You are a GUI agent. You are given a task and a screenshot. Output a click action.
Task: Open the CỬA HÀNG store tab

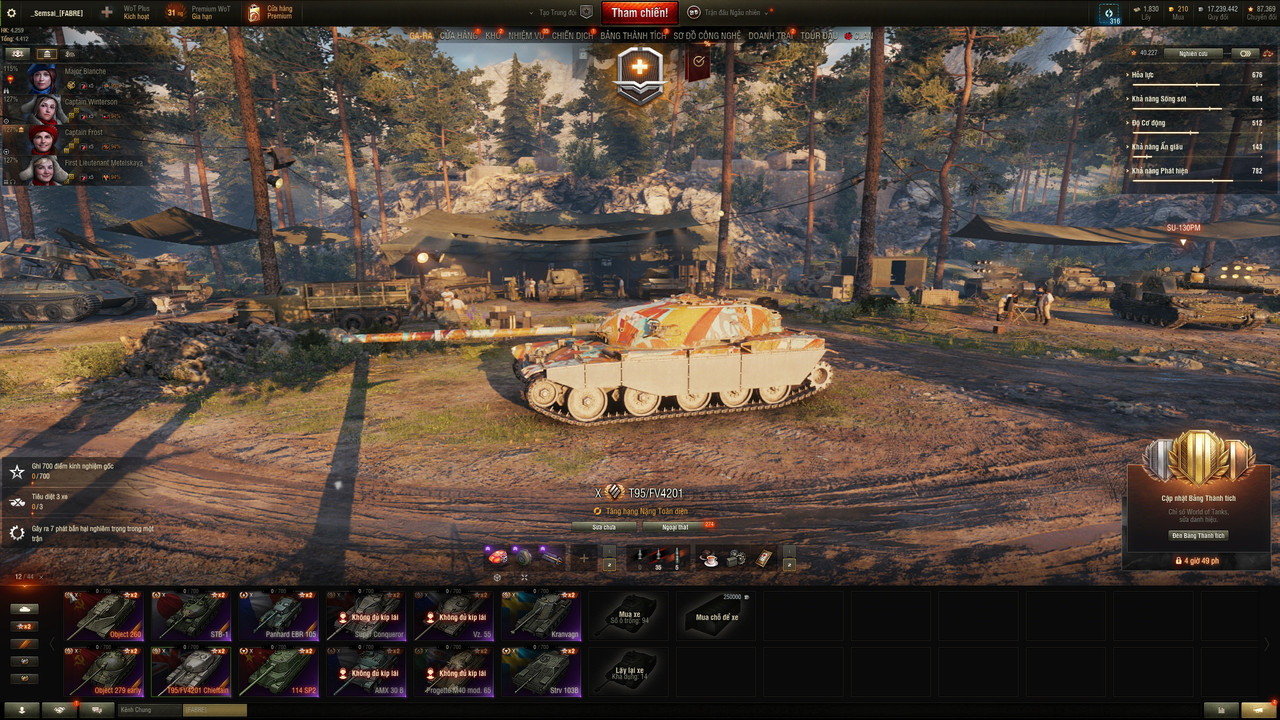tap(459, 35)
